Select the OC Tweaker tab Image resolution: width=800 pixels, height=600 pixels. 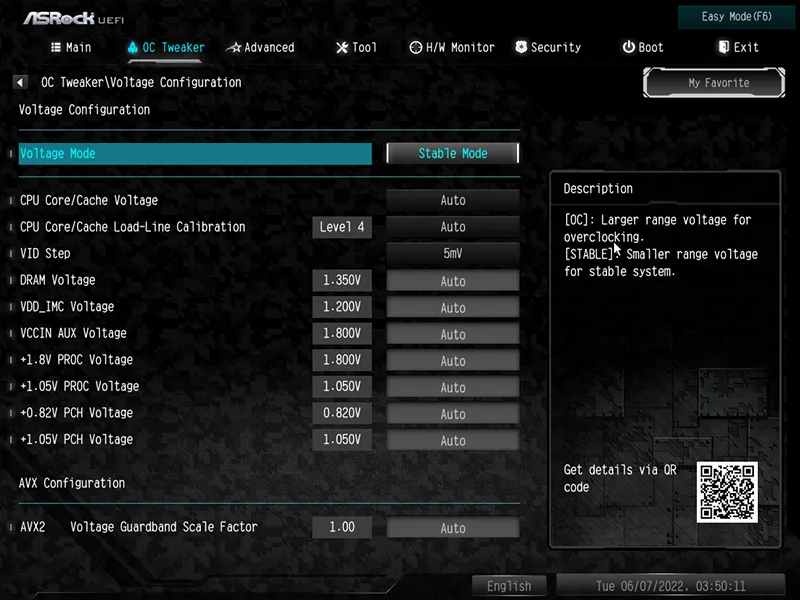click(165, 47)
